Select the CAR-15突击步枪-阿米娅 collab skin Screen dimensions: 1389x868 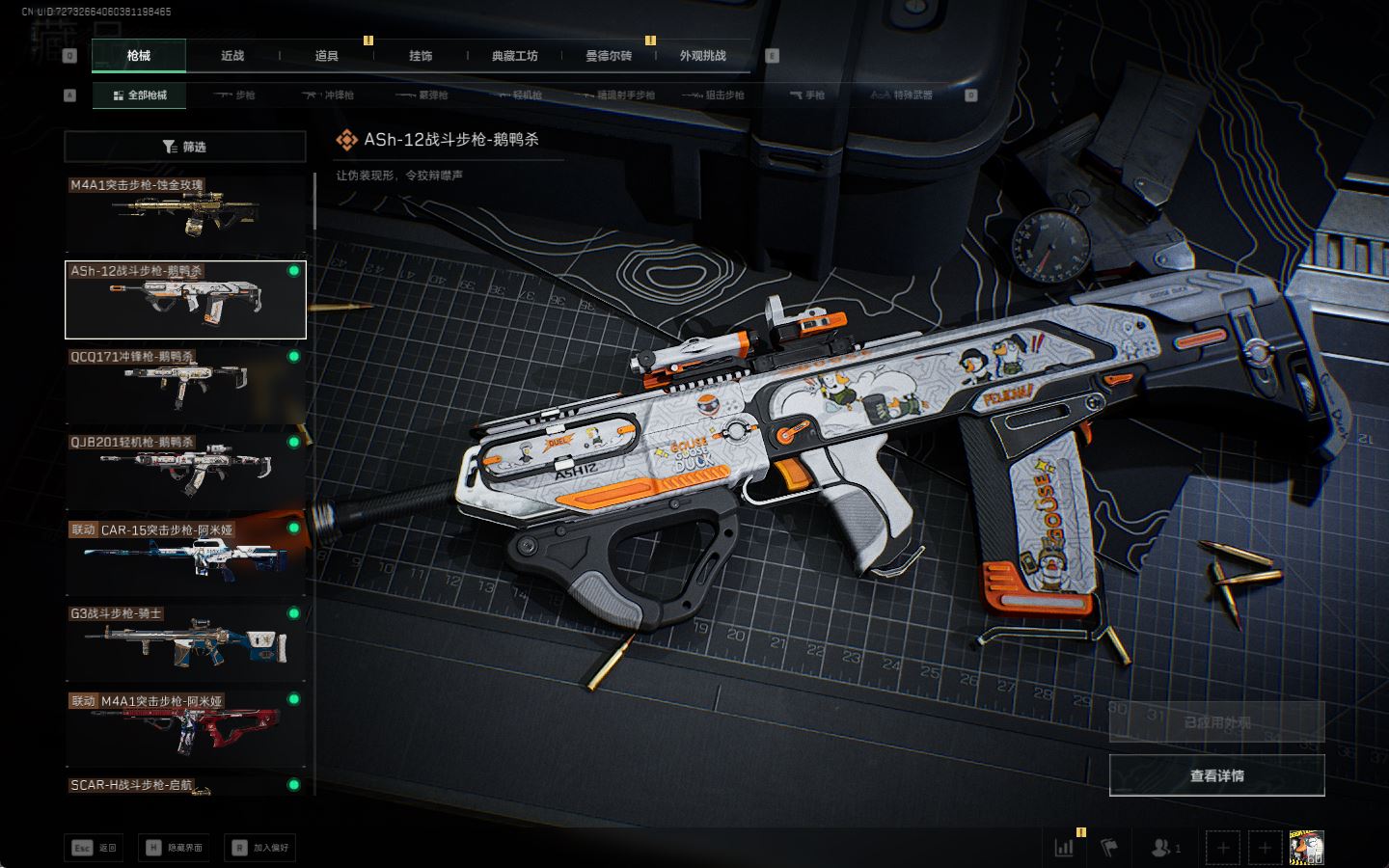pos(185,556)
